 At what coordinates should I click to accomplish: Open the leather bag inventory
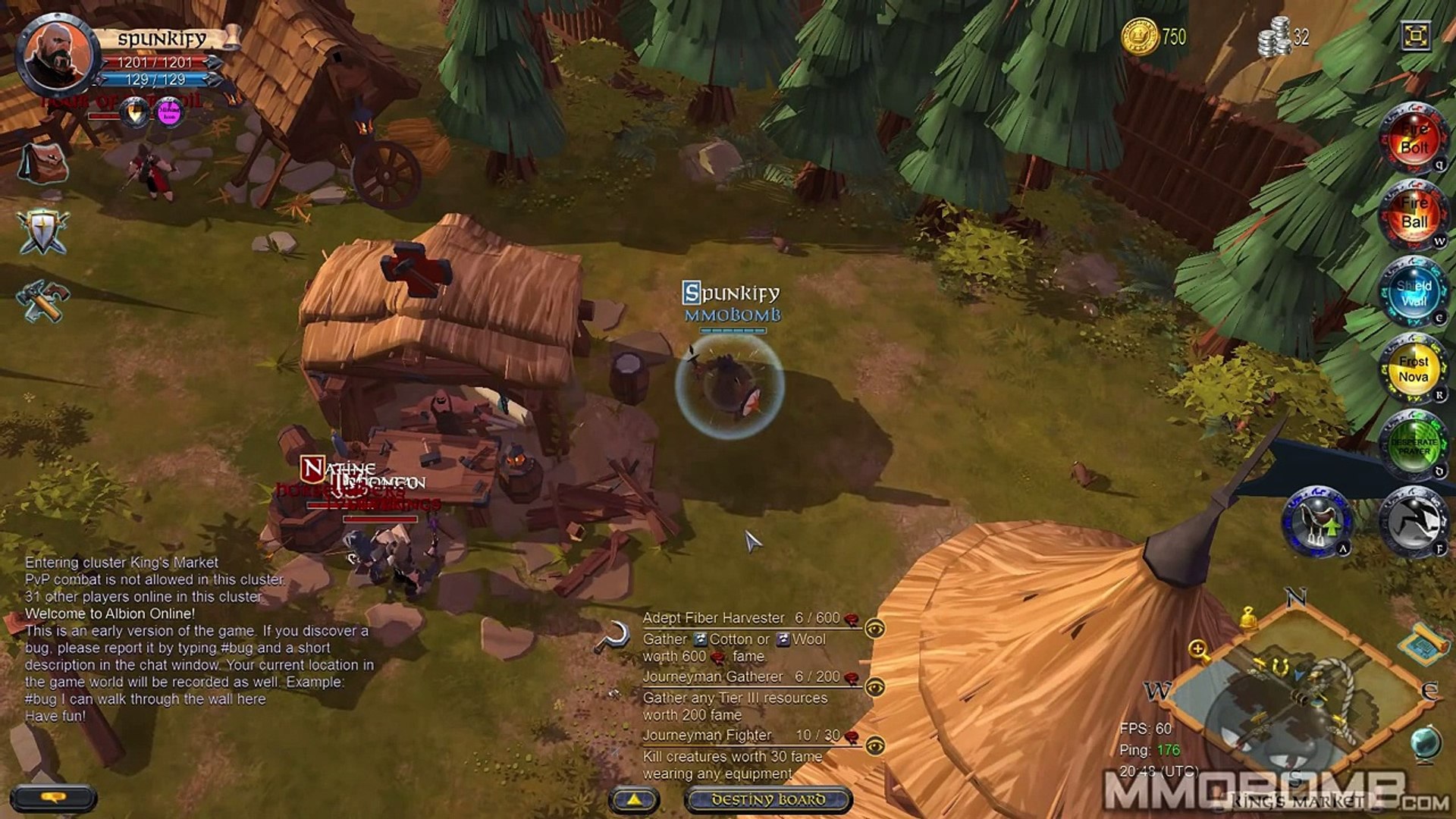pyautogui.click(x=42, y=163)
